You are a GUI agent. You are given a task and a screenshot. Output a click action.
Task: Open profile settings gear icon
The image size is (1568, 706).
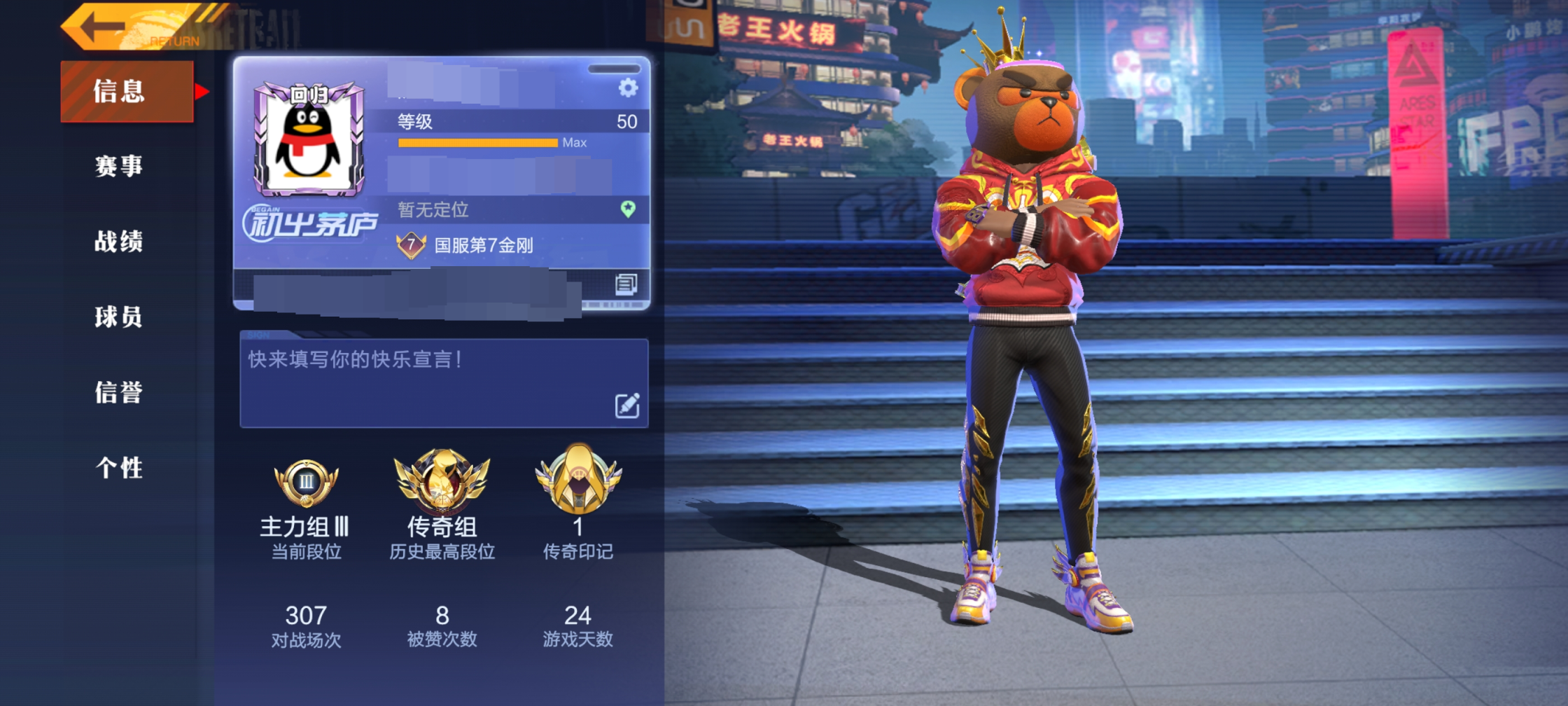pos(628,88)
